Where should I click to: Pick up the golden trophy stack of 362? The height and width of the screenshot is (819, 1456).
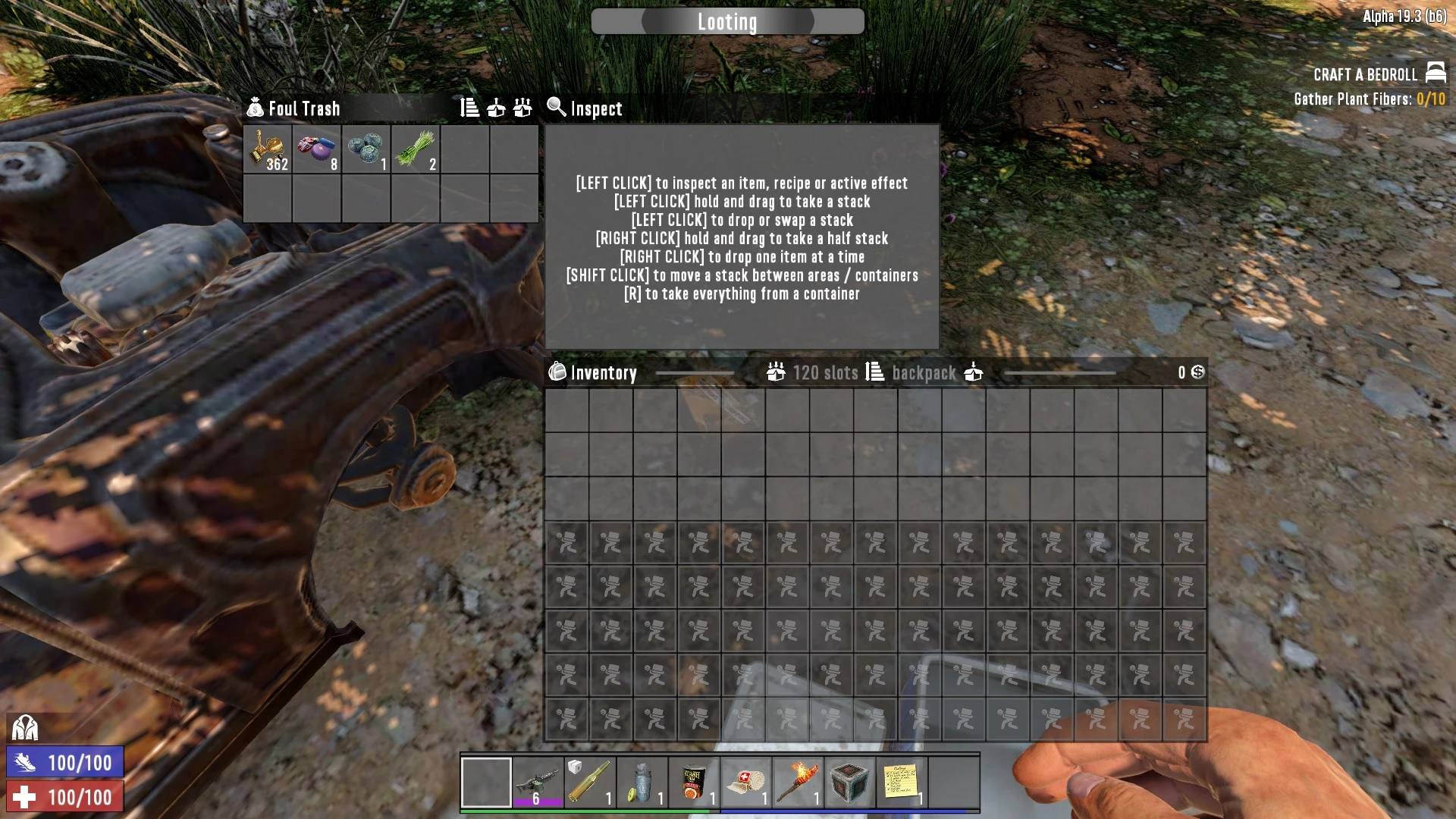click(268, 149)
